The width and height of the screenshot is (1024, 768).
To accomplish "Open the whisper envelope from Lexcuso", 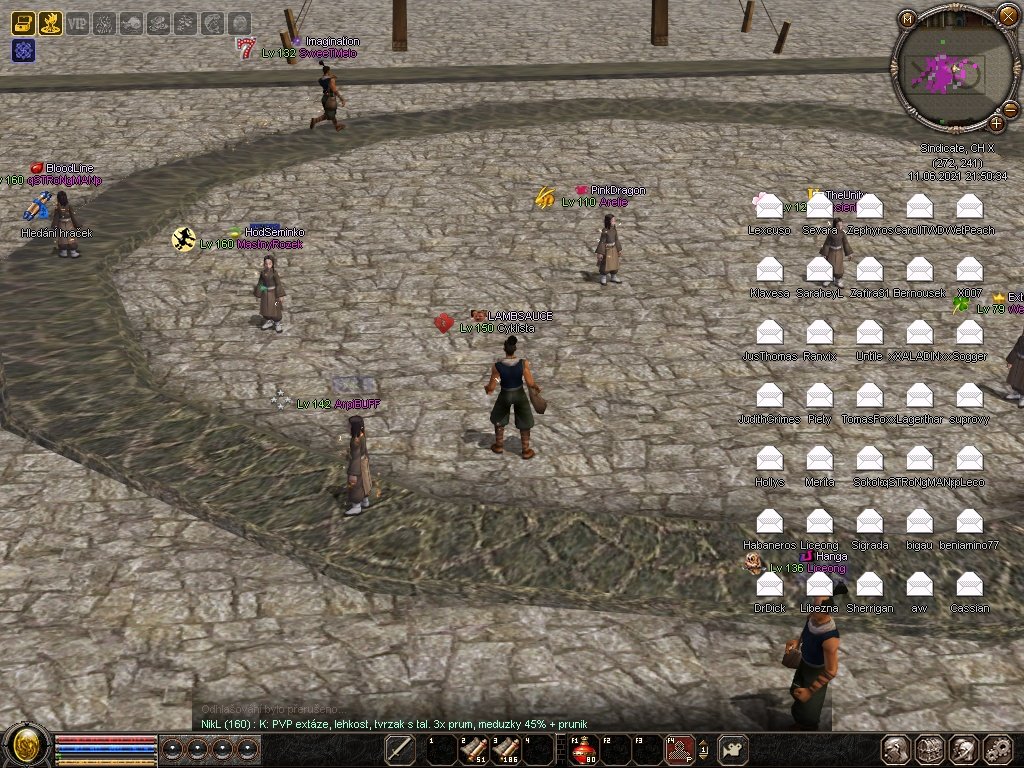I will 769,207.
